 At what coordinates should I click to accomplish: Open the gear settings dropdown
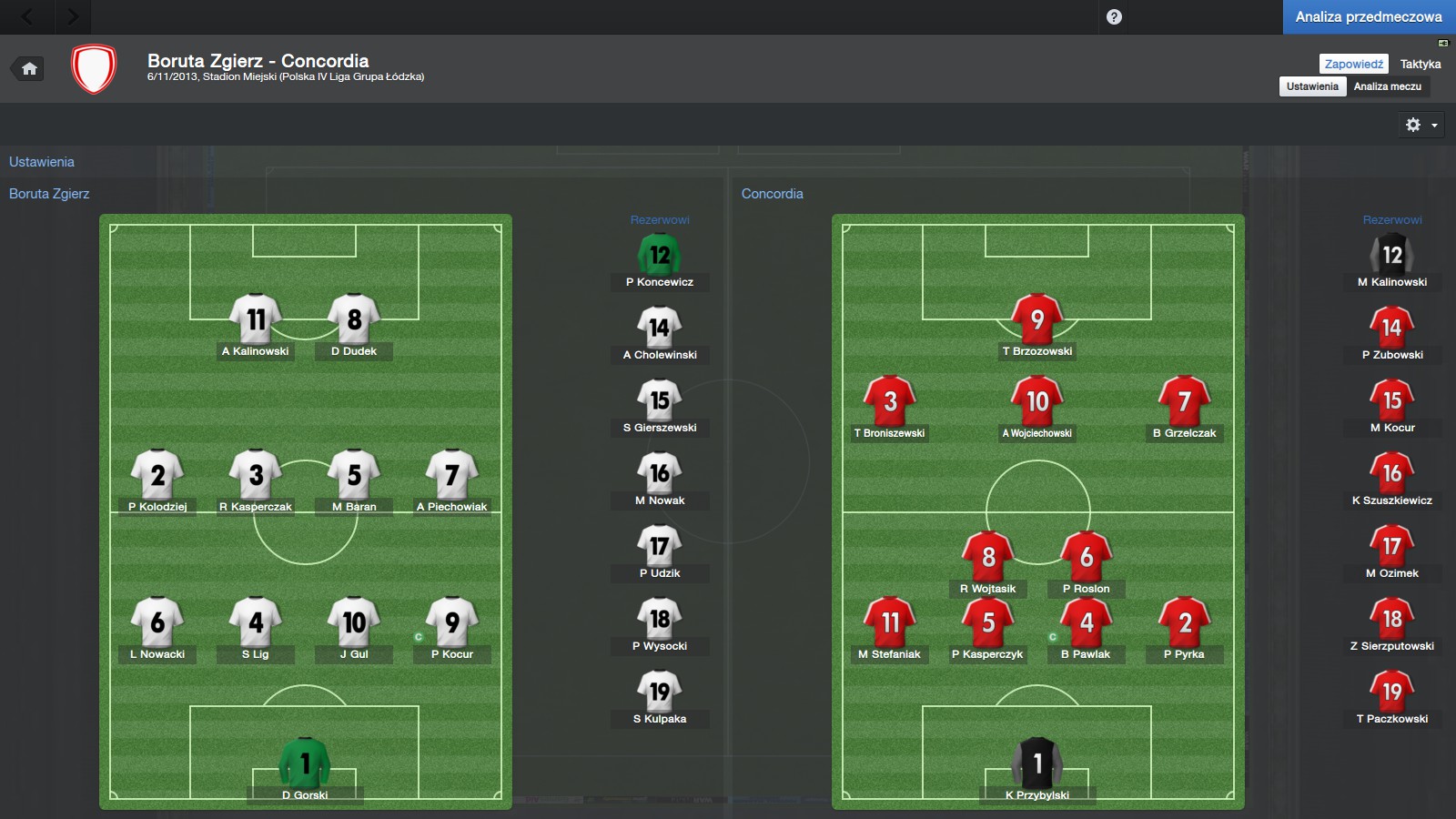click(x=1421, y=125)
